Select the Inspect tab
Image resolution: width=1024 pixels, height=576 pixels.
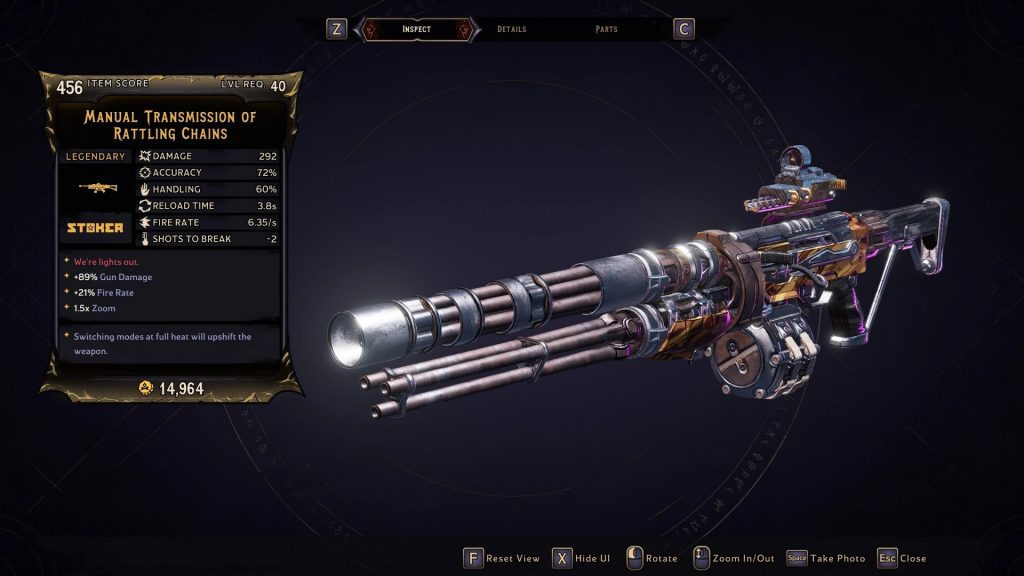pos(416,29)
